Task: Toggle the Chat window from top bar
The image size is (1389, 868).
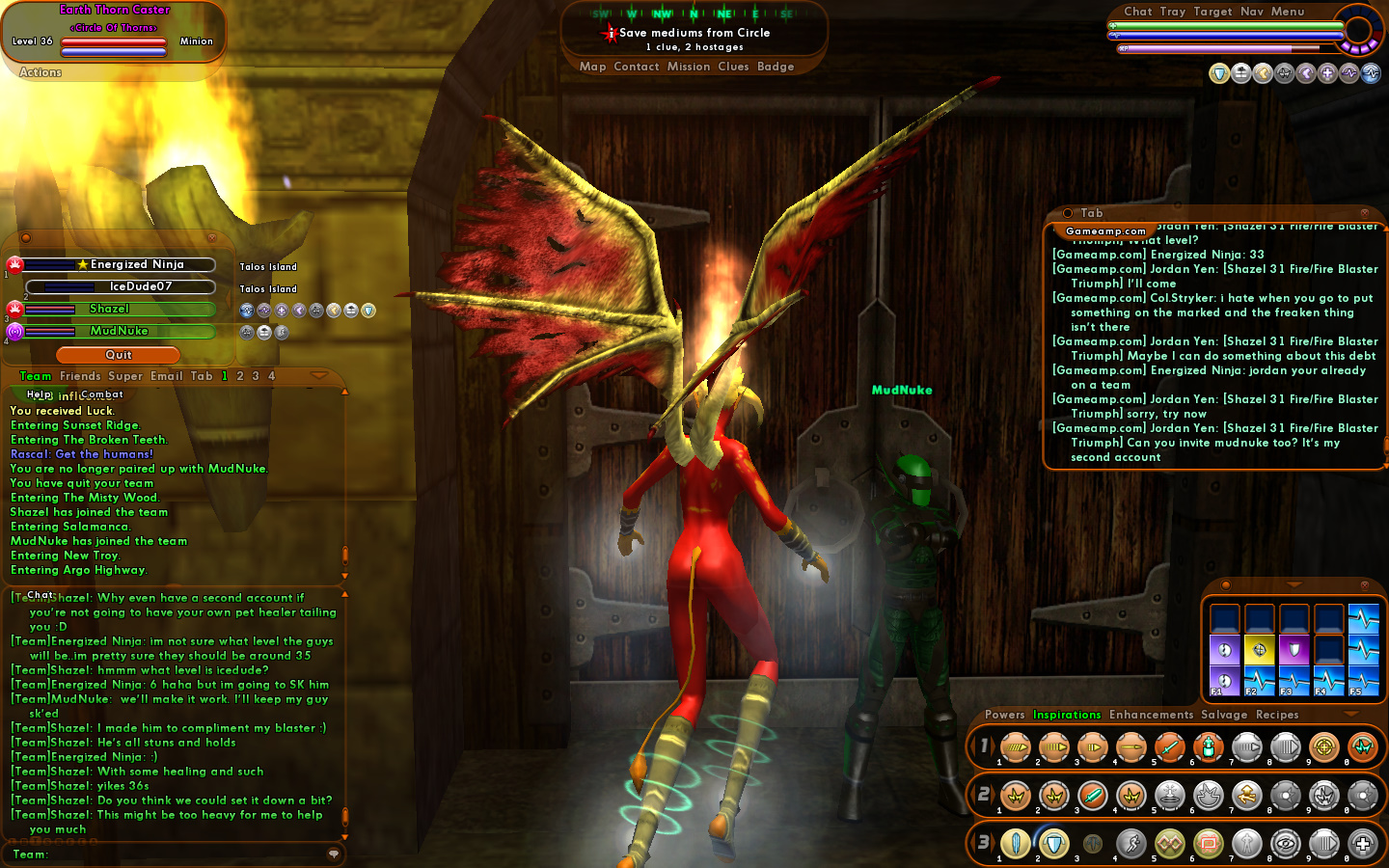Action: pos(1137,12)
